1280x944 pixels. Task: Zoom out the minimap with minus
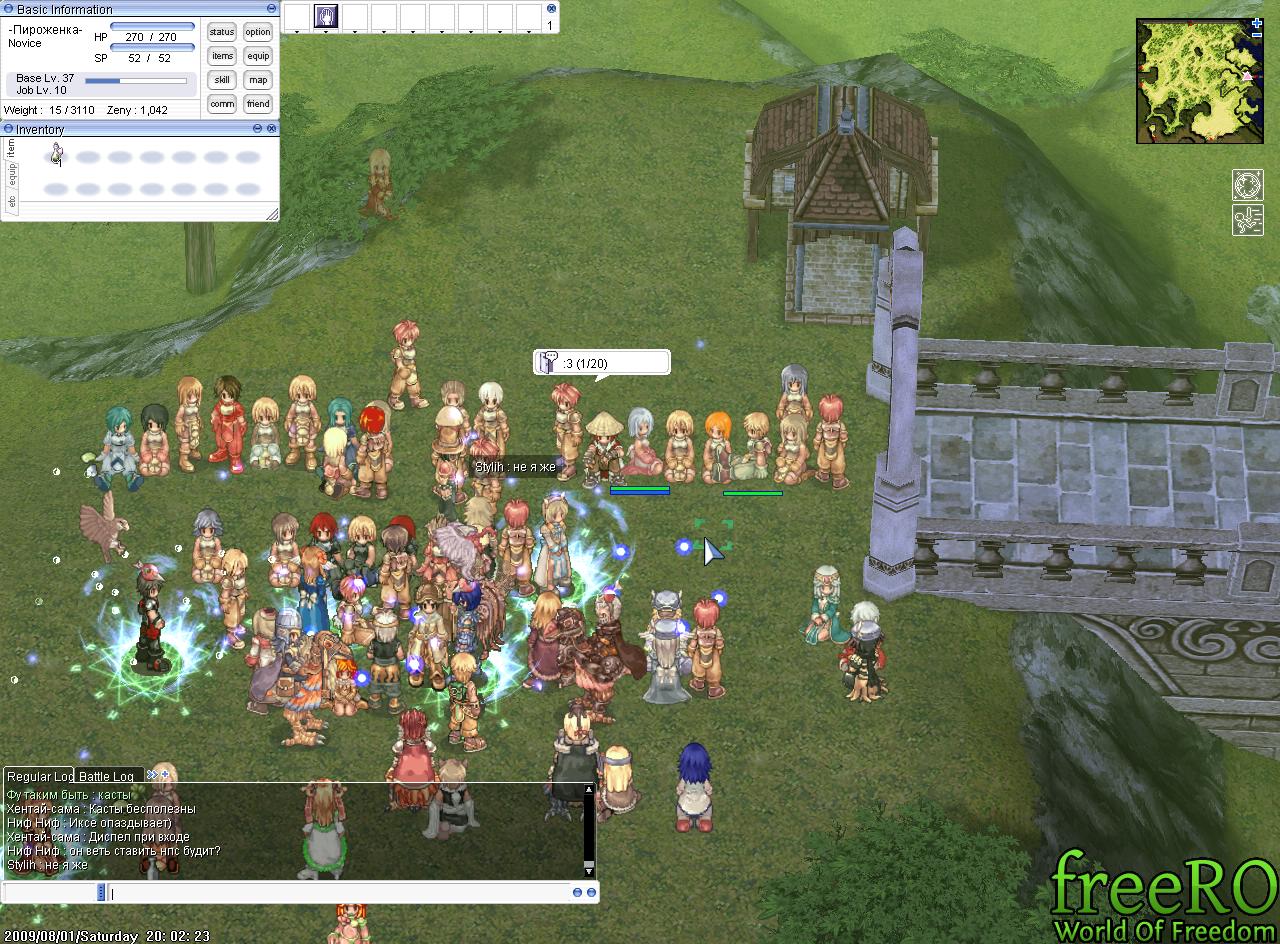tap(1257, 35)
